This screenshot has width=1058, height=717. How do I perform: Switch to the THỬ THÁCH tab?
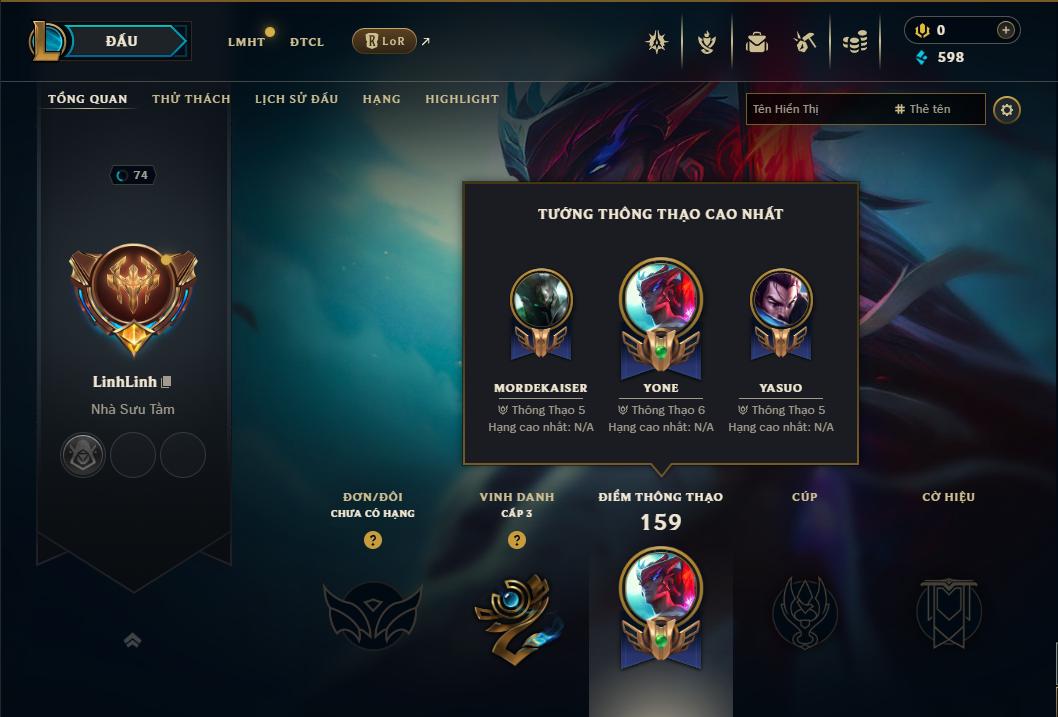[191, 99]
